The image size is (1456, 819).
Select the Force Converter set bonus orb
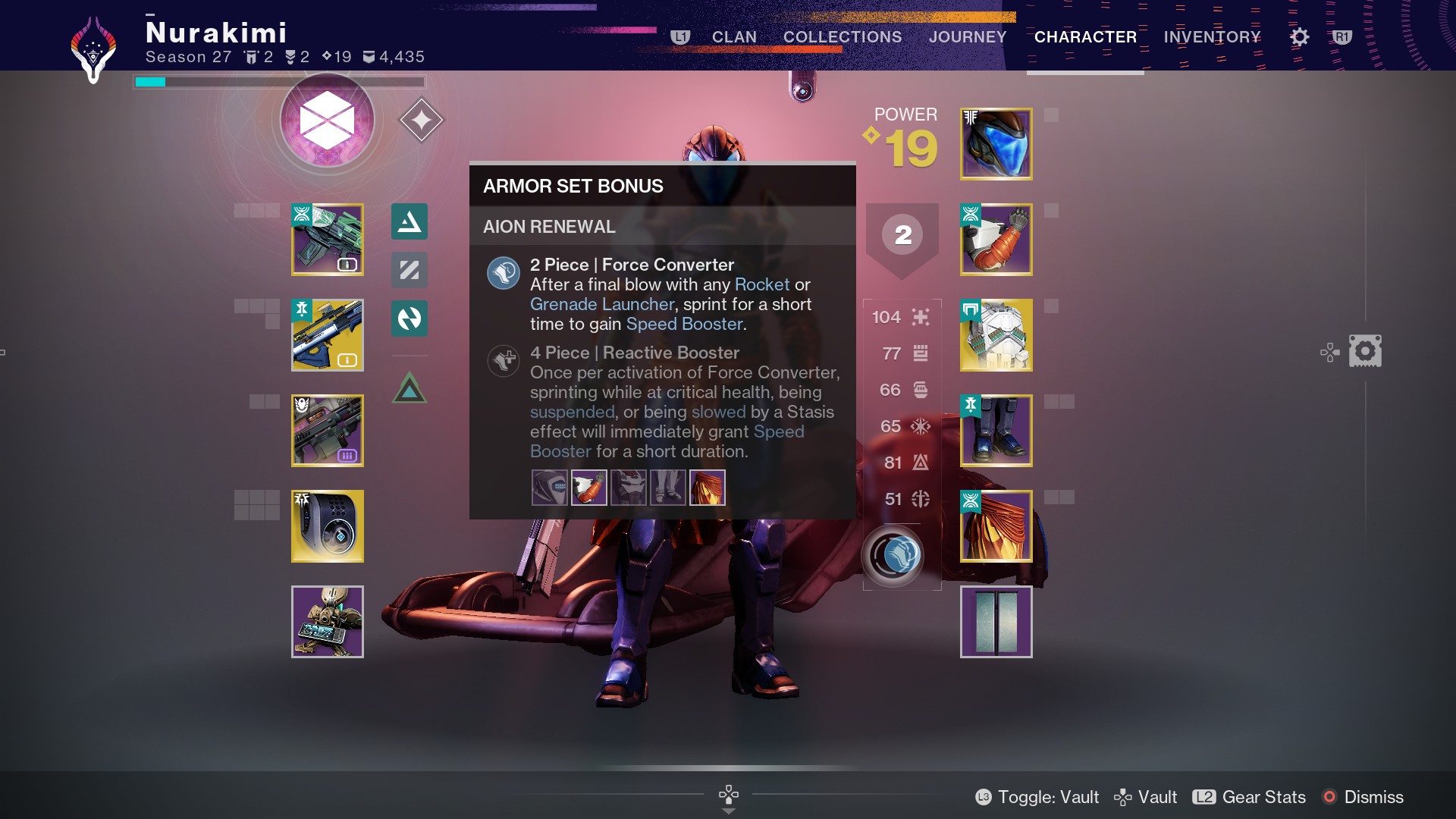tap(893, 556)
